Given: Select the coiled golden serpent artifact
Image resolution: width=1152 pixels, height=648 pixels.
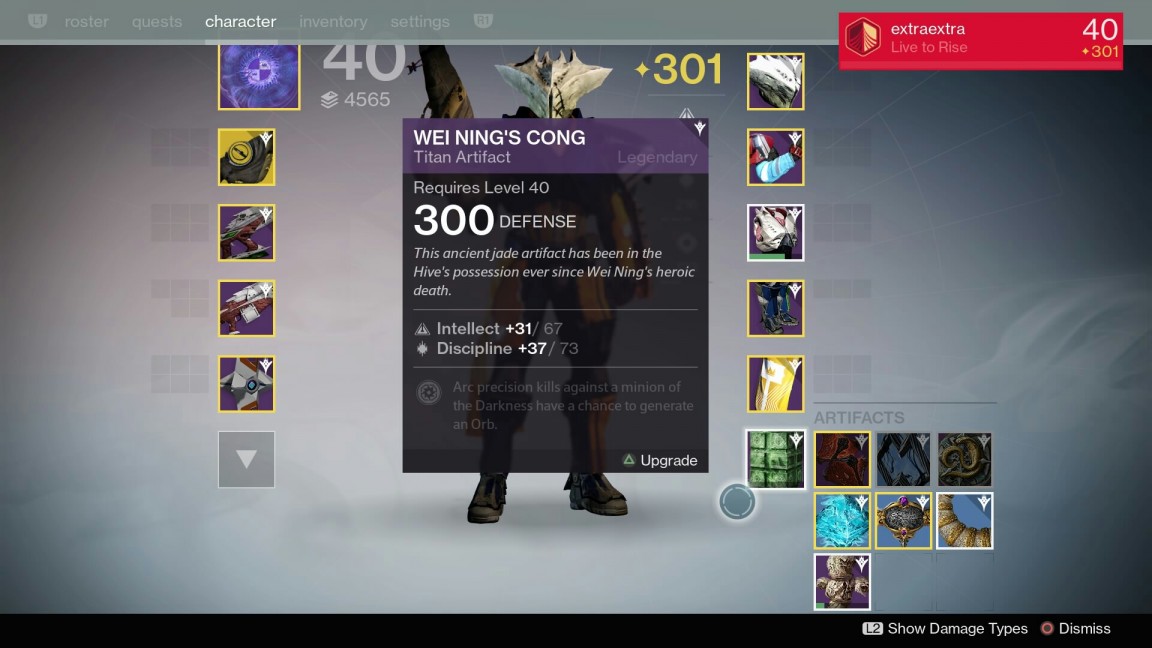Looking at the screenshot, I should coord(965,460).
